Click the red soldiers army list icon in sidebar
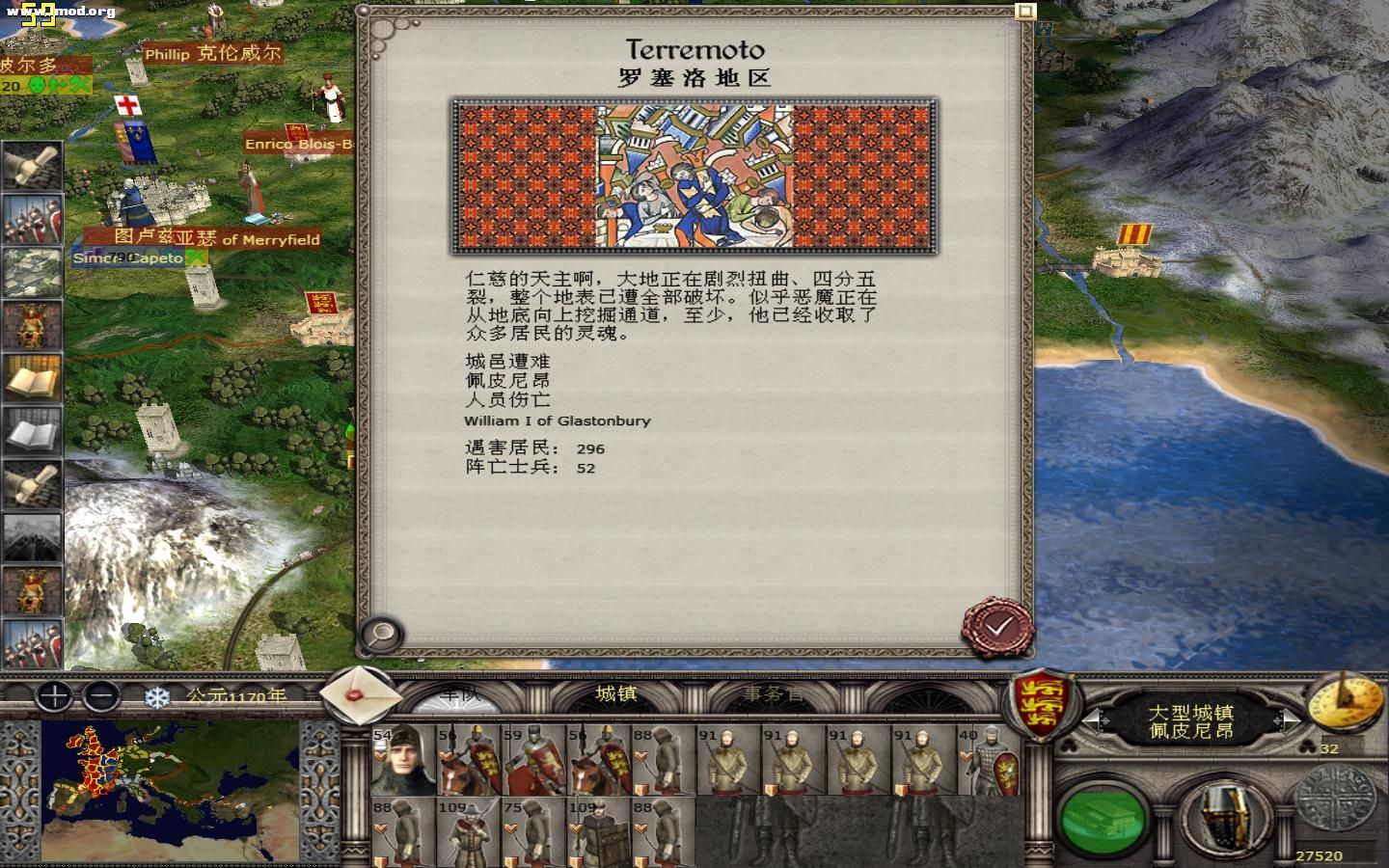 pyautogui.click(x=32, y=217)
